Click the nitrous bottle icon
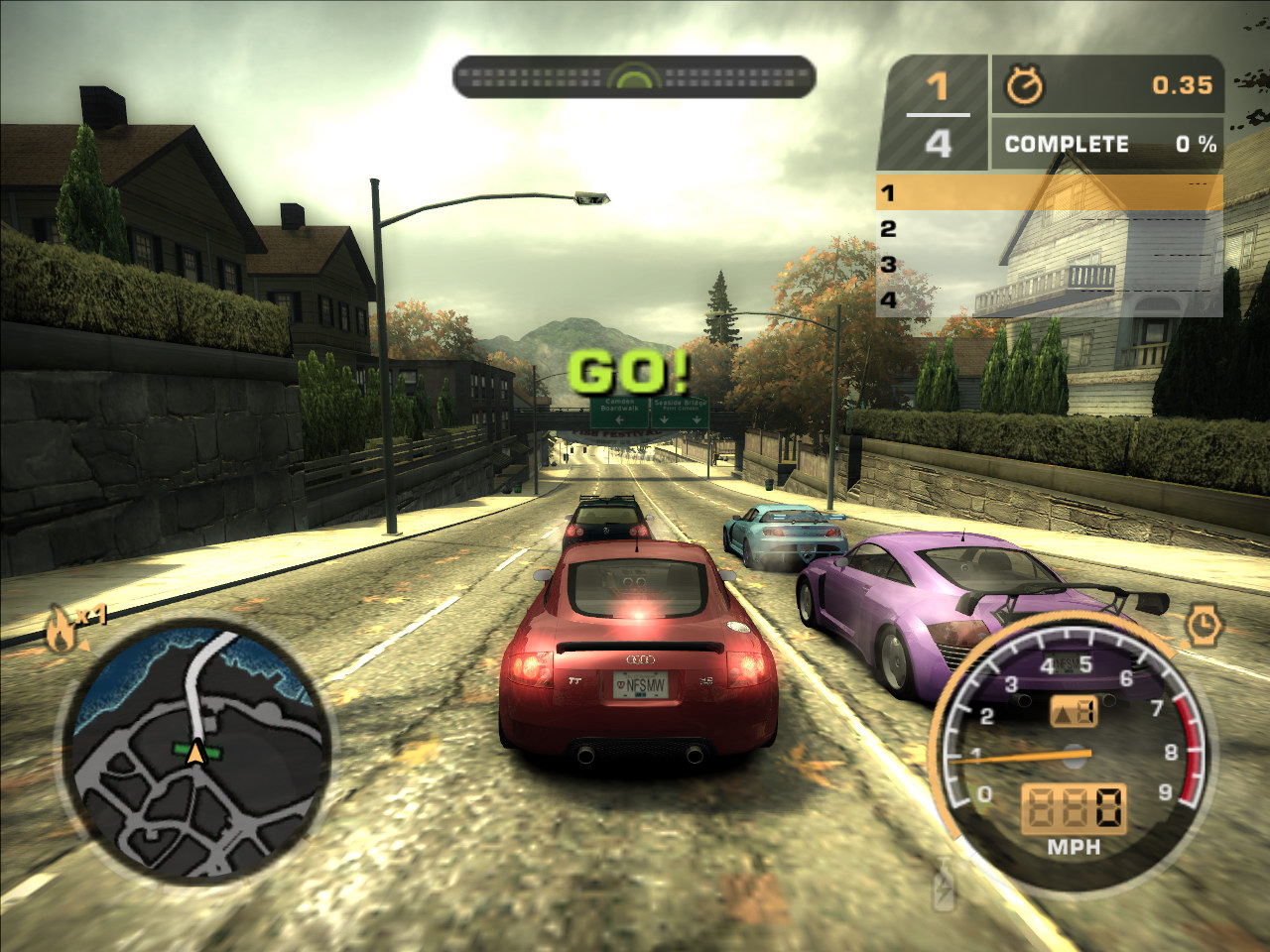 (x=945, y=885)
